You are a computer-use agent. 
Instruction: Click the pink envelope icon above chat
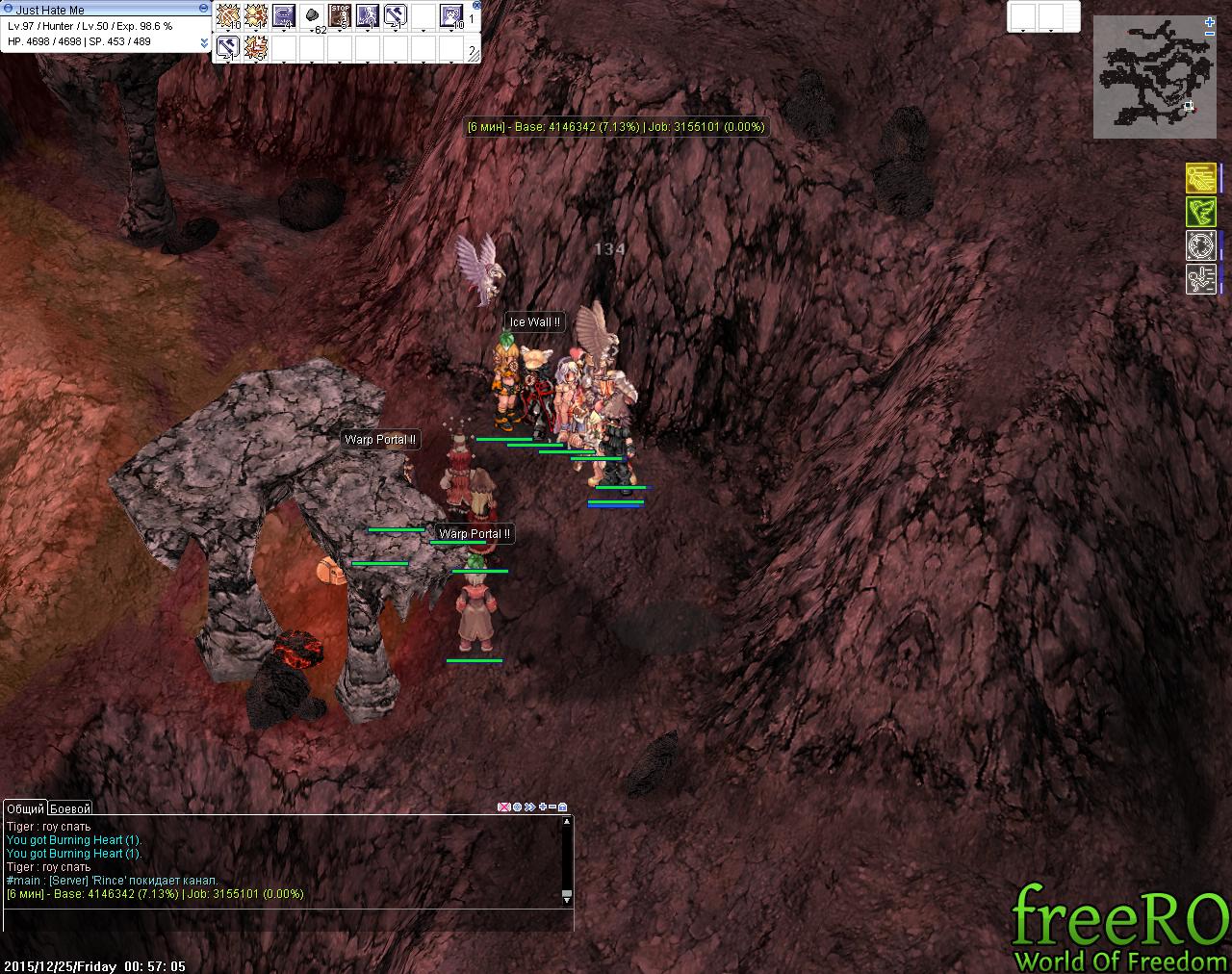pyautogui.click(x=503, y=807)
